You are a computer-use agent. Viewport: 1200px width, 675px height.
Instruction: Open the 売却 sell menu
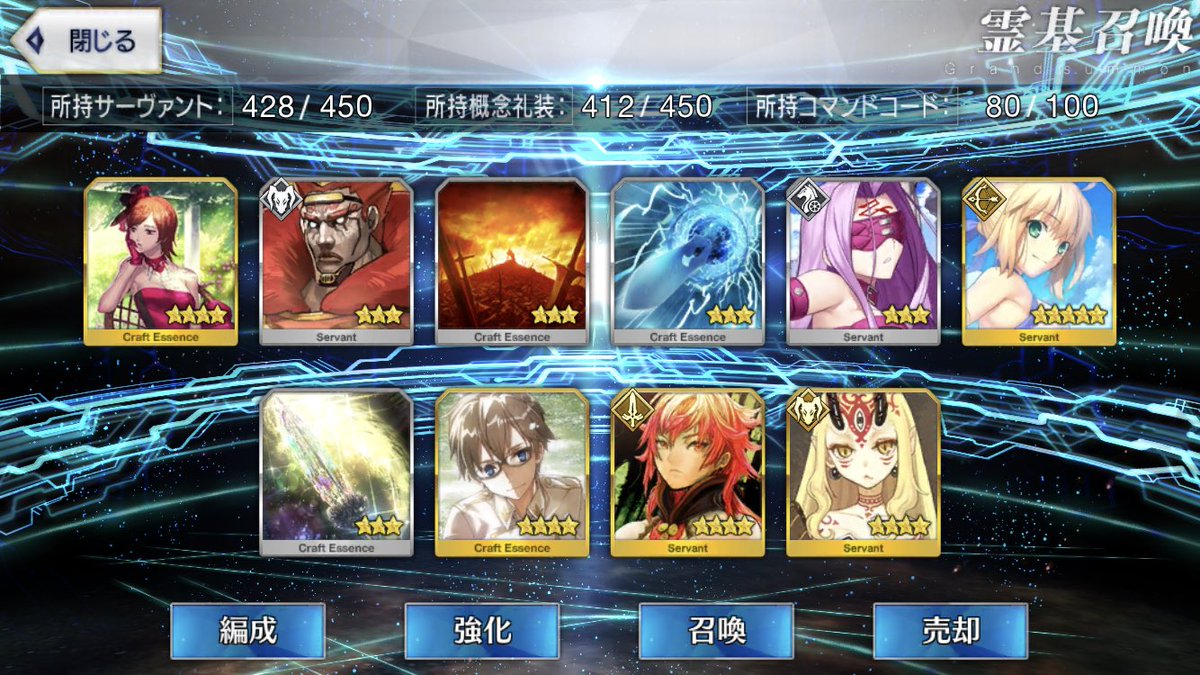pos(950,630)
